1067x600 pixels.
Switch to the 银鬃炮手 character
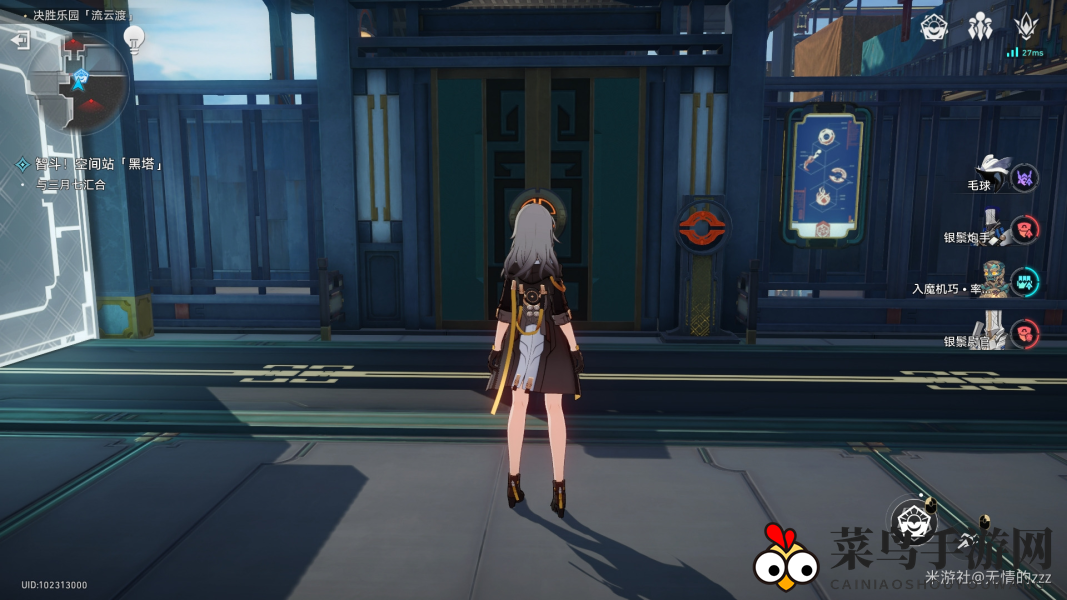[x=994, y=230]
